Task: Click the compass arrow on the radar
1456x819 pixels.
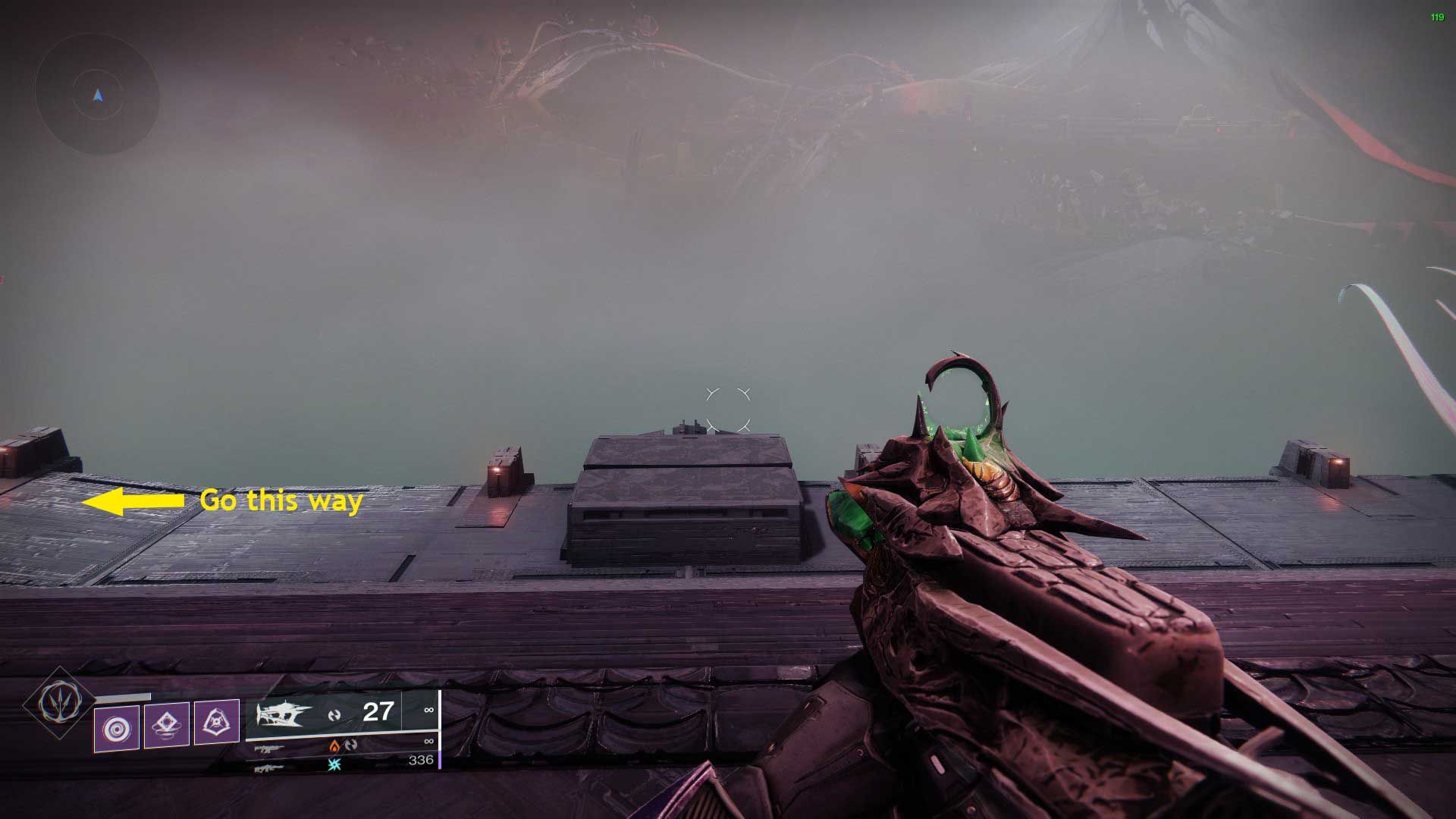Action: click(96, 96)
